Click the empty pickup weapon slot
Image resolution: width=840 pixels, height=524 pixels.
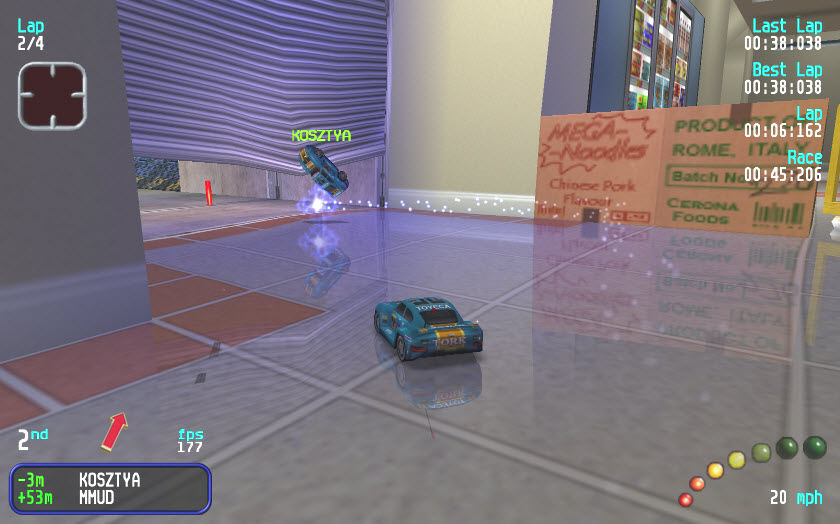click(52, 95)
